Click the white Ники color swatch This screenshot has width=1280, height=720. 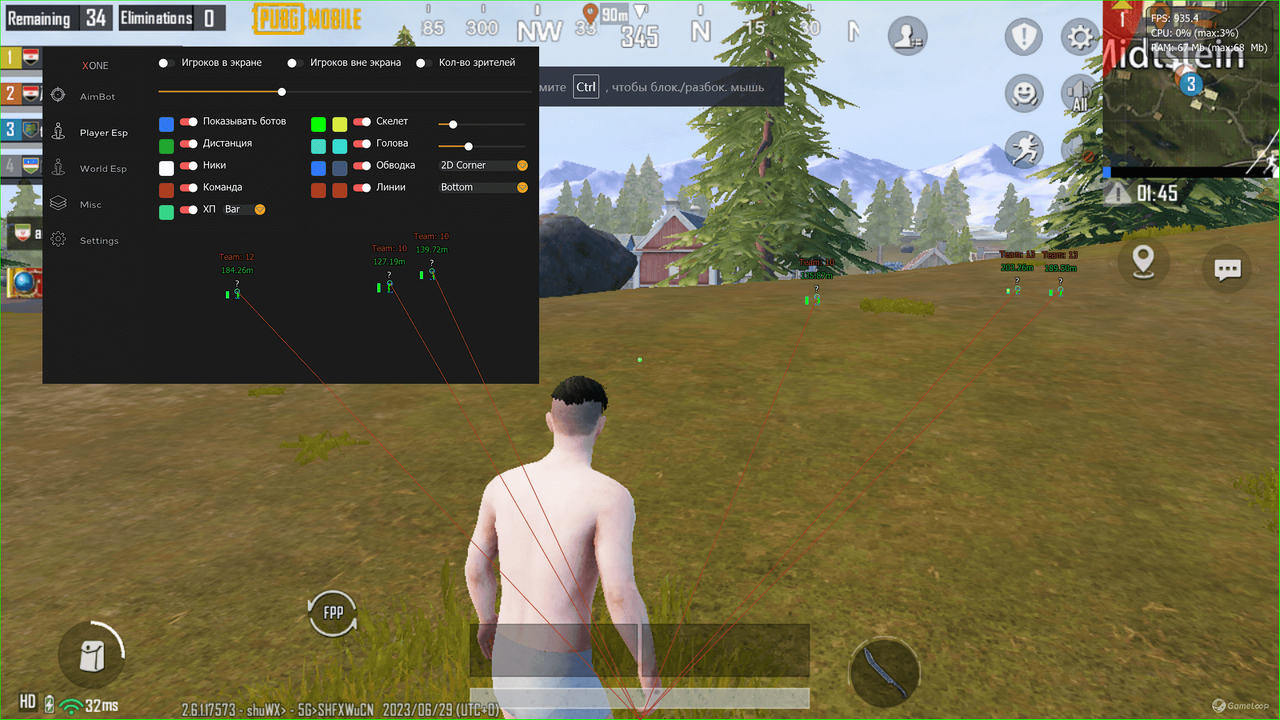click(x=166, y=166)
